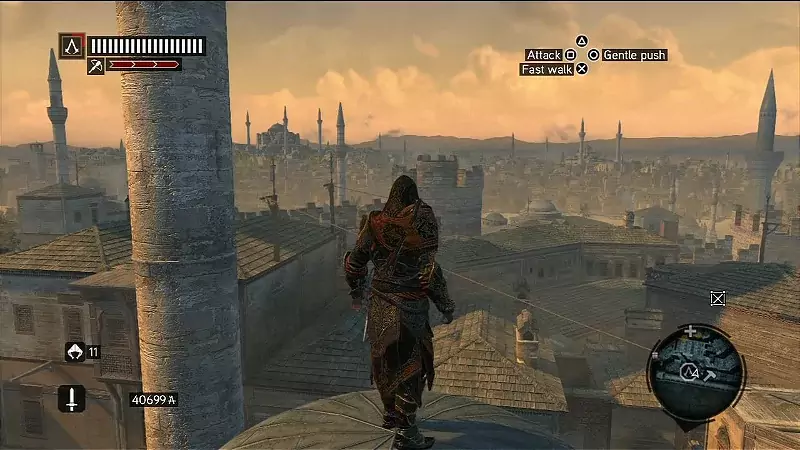The height and width of the screenshot is (450, 800).
Task: Choose the bomb icon showing 11
Action: [74, 351]
